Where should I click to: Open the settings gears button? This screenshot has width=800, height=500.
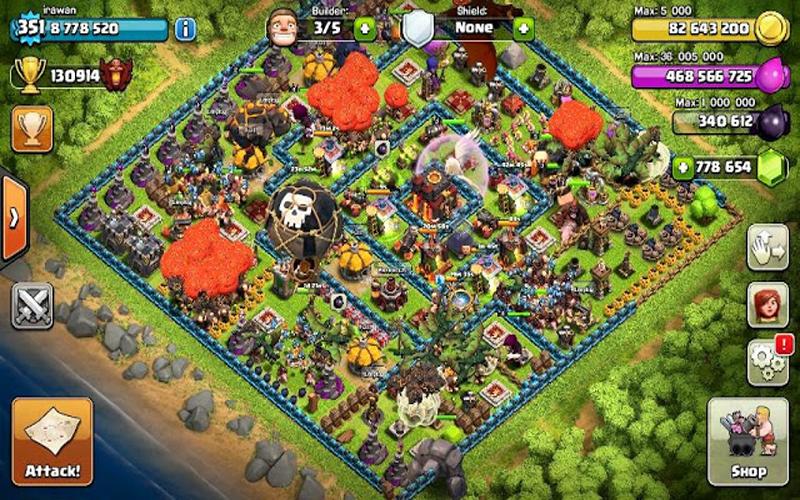click(x=768, y=360)
